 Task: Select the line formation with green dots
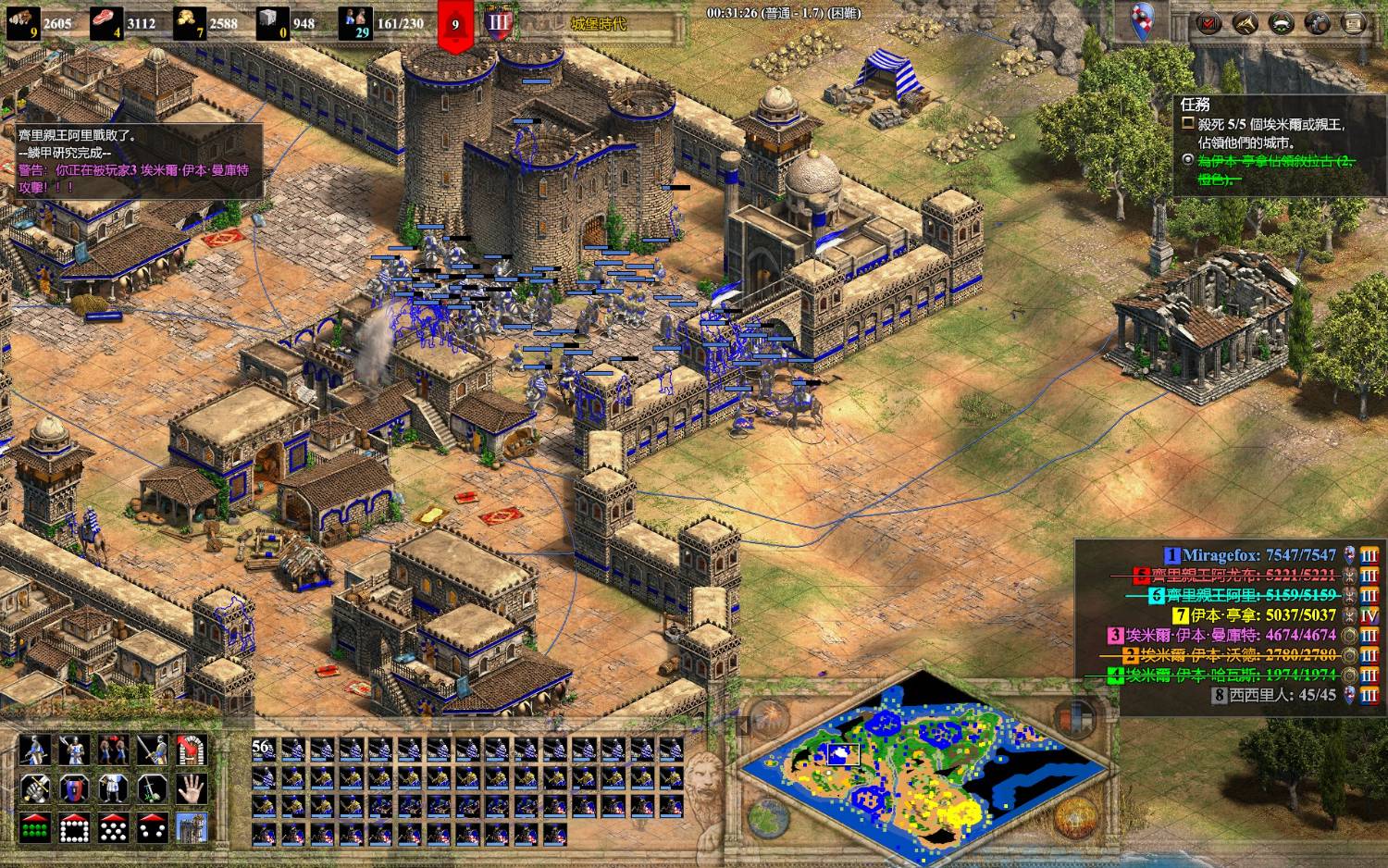pos(35,827)
